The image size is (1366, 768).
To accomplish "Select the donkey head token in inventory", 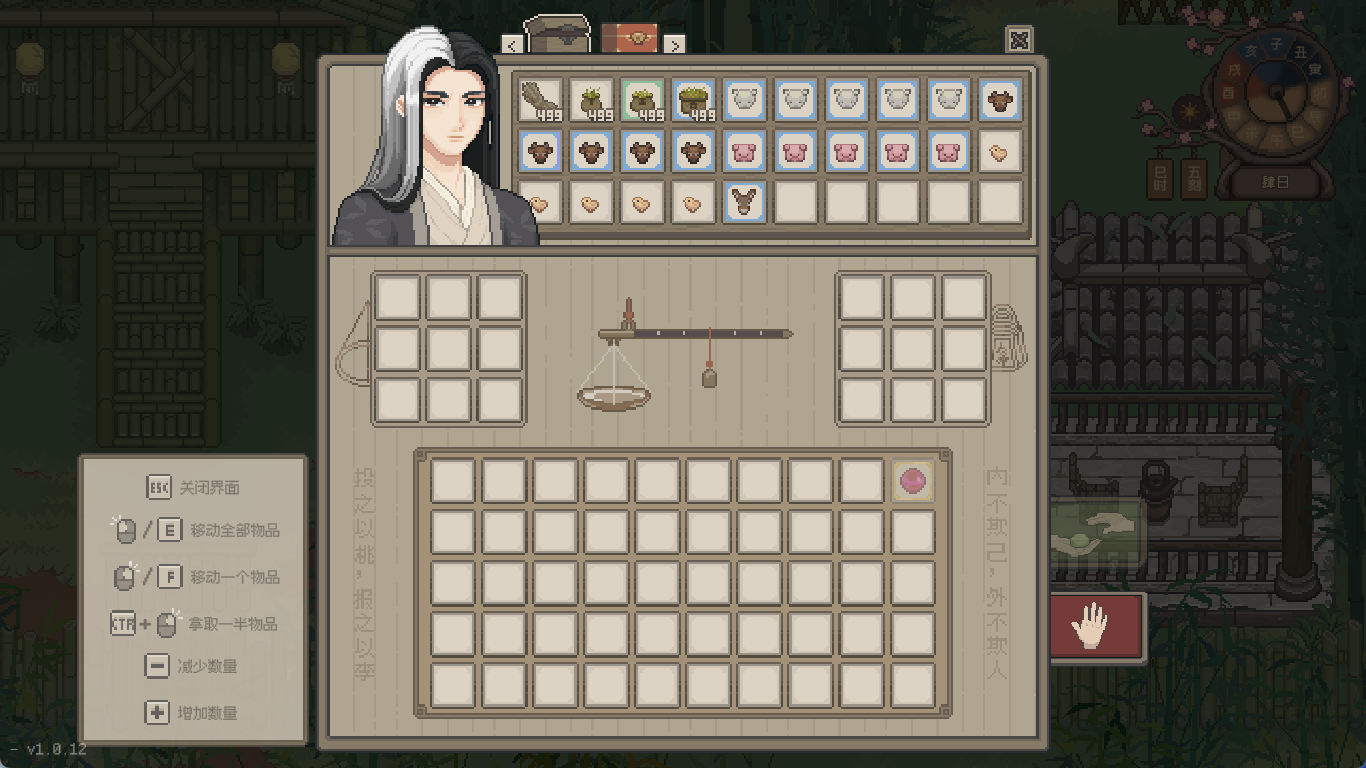I will [x=744, y=202].
